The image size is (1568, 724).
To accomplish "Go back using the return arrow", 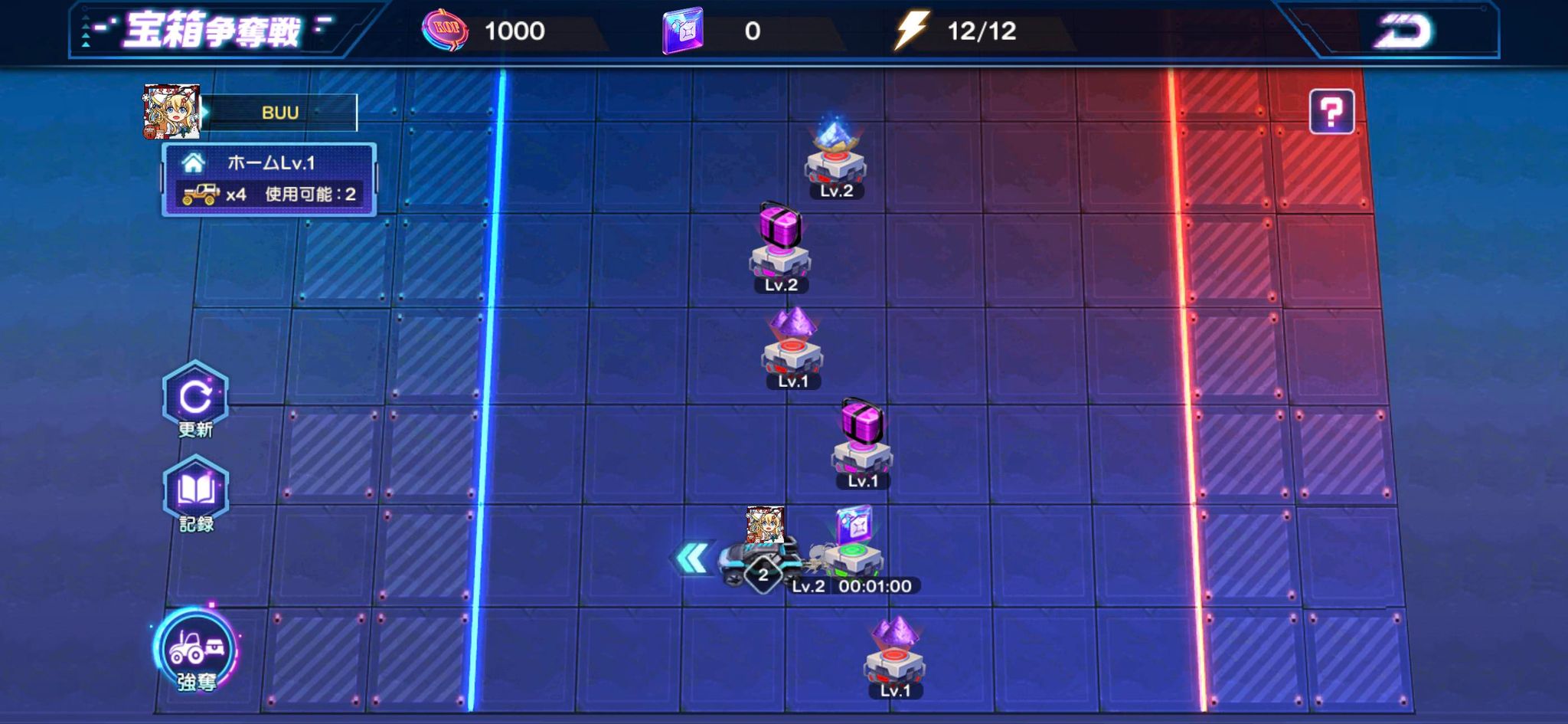I will click(x=1403, y=32).
